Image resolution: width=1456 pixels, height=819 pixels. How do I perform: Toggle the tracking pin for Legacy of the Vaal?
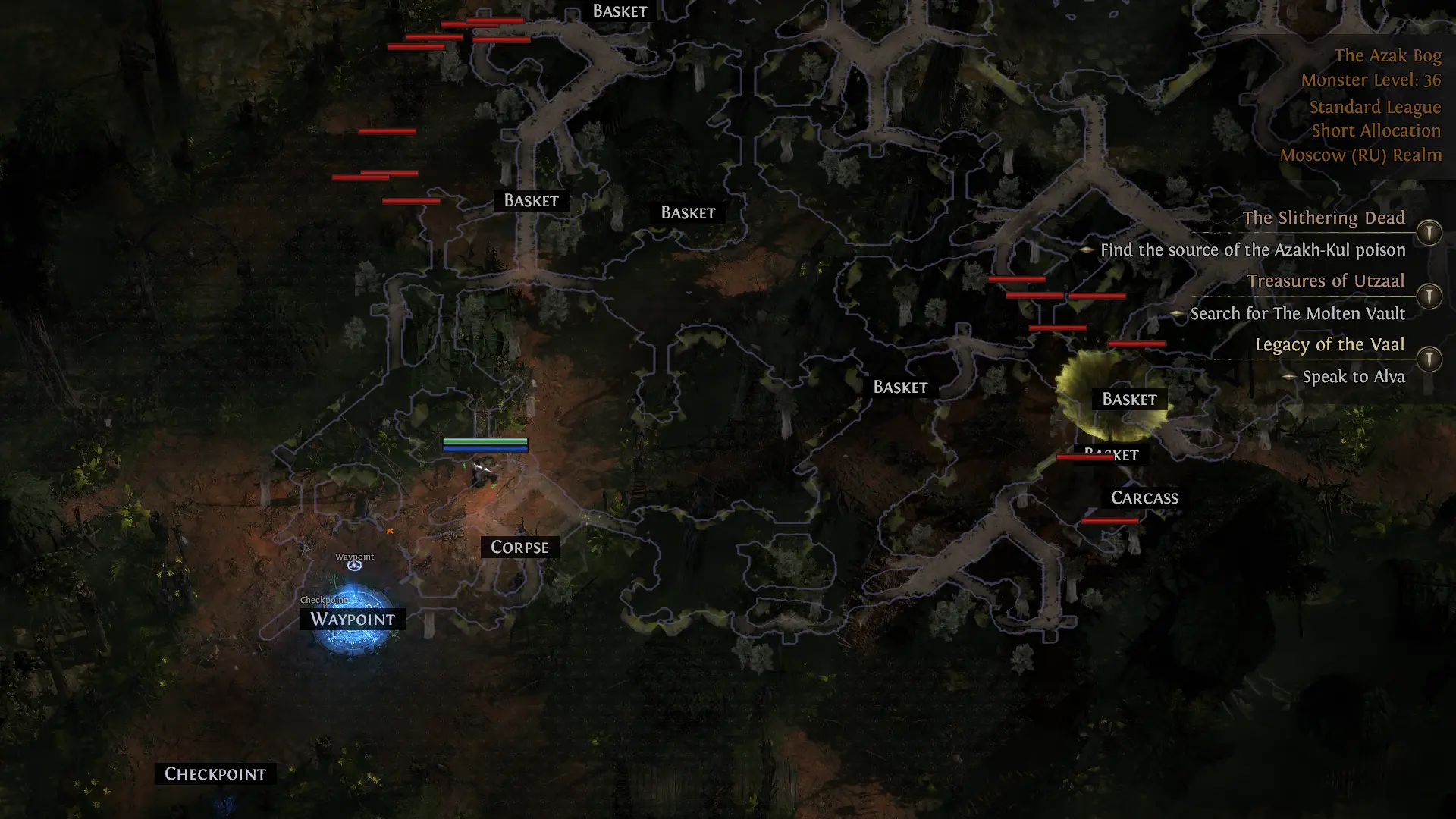pos(1429,359)
